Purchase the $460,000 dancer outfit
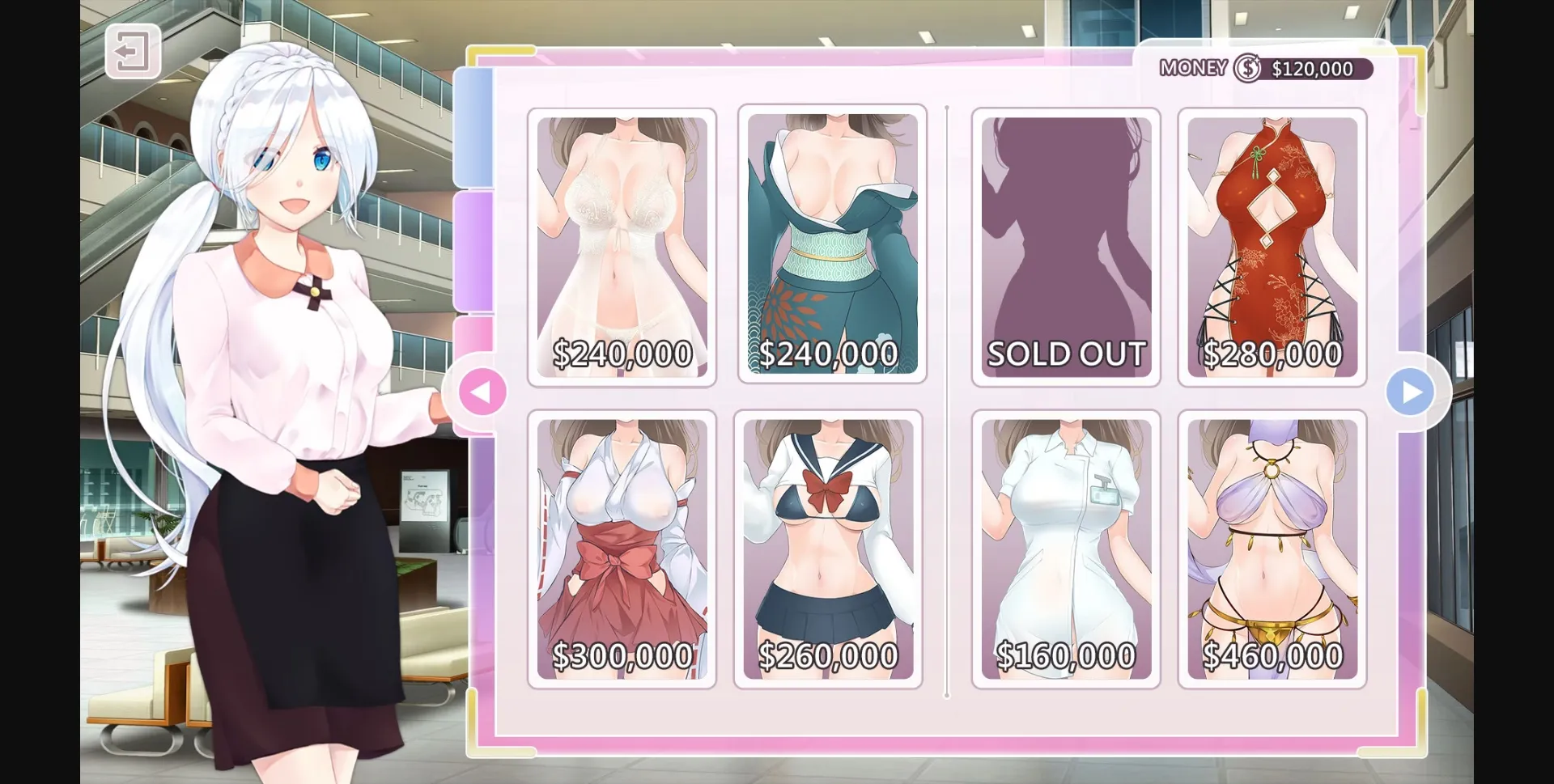This screenshot has width=1554, height=784. 1271,550
